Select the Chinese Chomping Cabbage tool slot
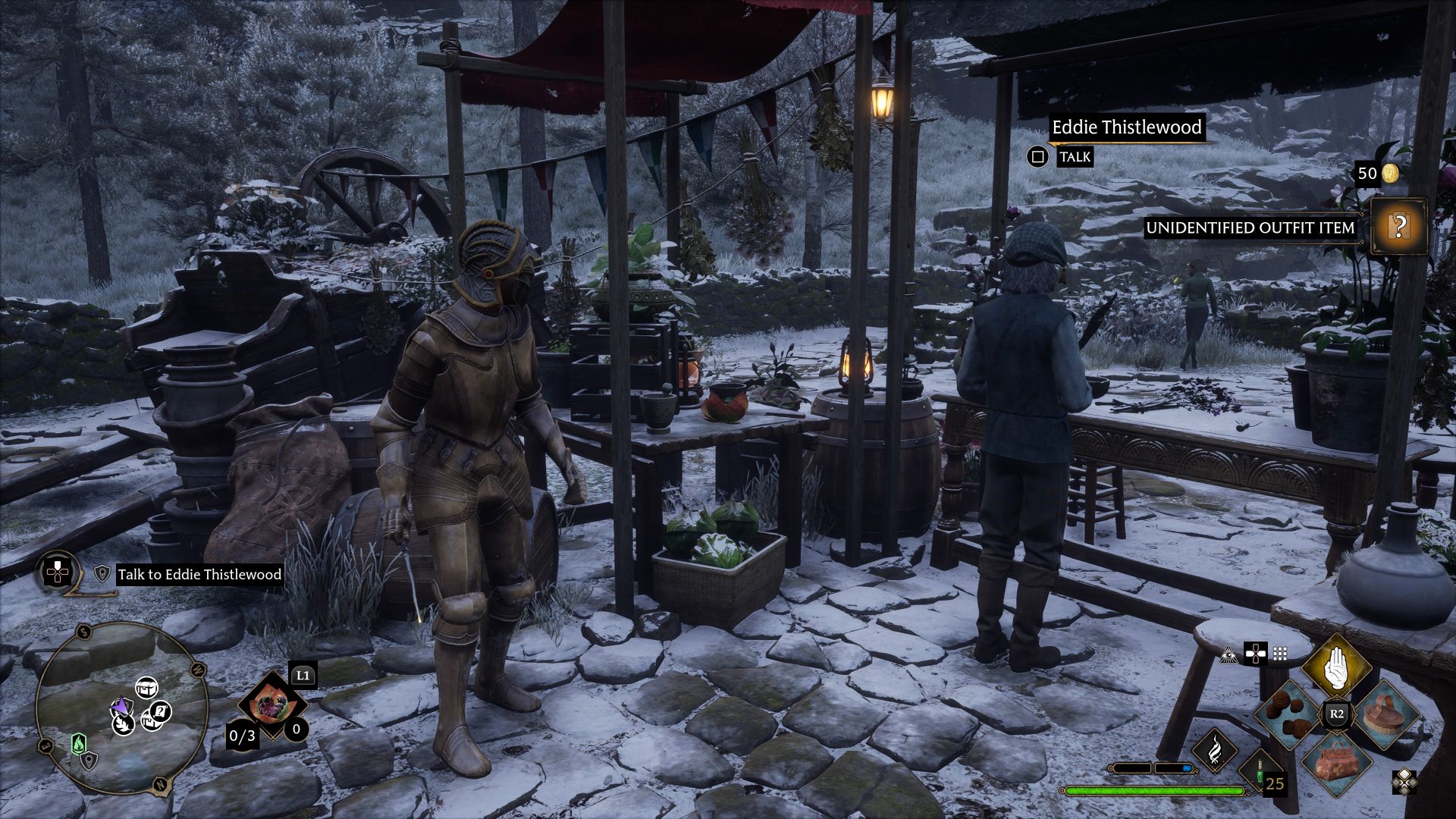This screenshot has width=1456, height=819. click(x=270, y=705)
